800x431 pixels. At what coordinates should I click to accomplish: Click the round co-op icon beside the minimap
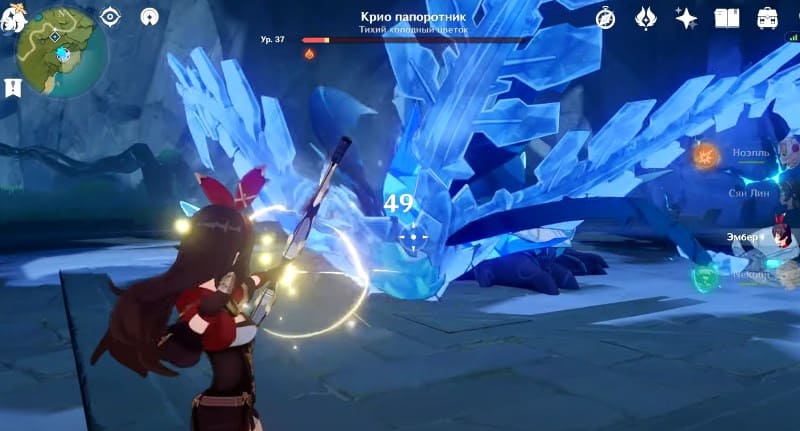coord(149,17)
